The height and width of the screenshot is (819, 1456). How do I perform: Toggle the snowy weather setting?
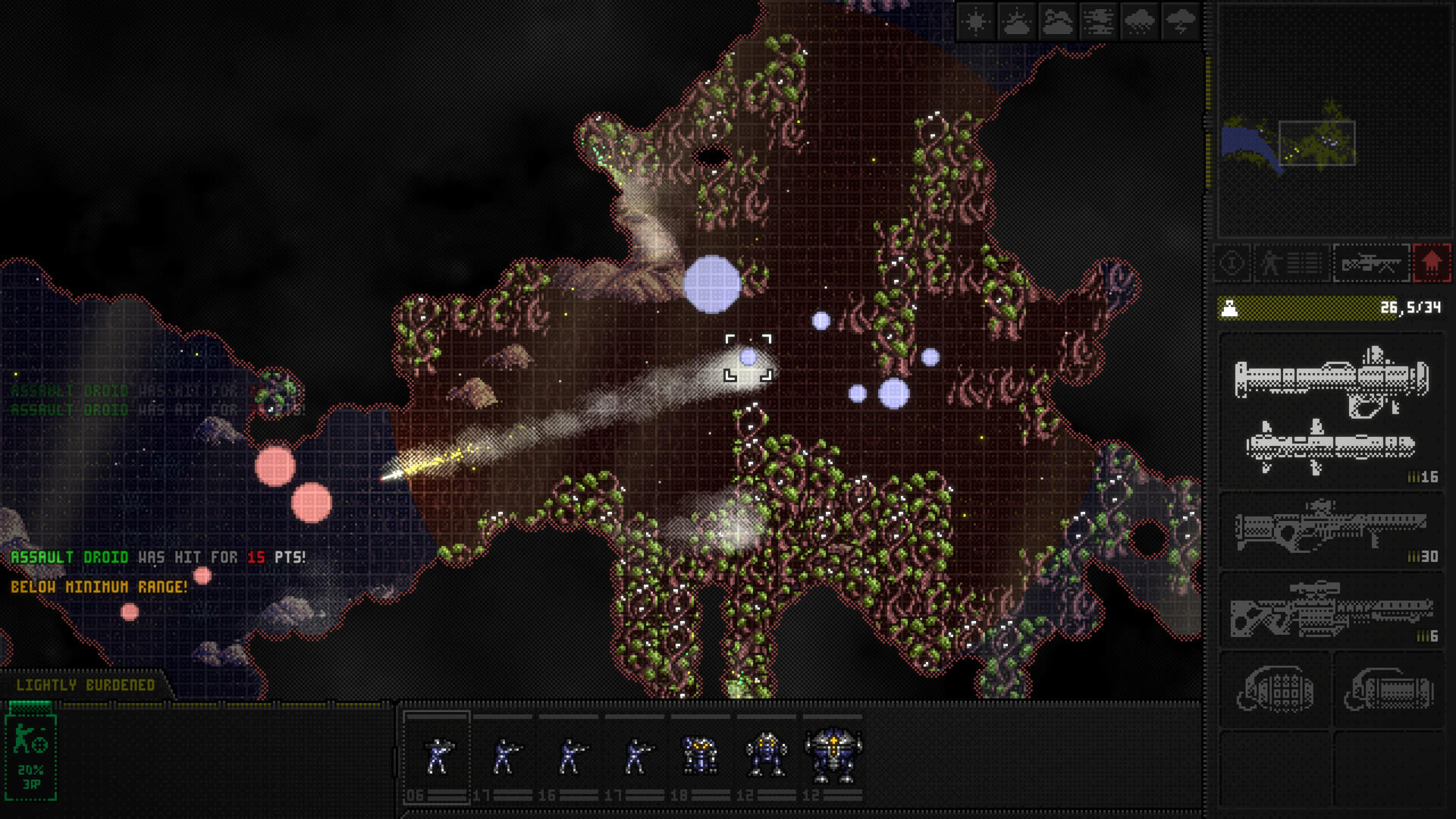(x=1139, y=21)
